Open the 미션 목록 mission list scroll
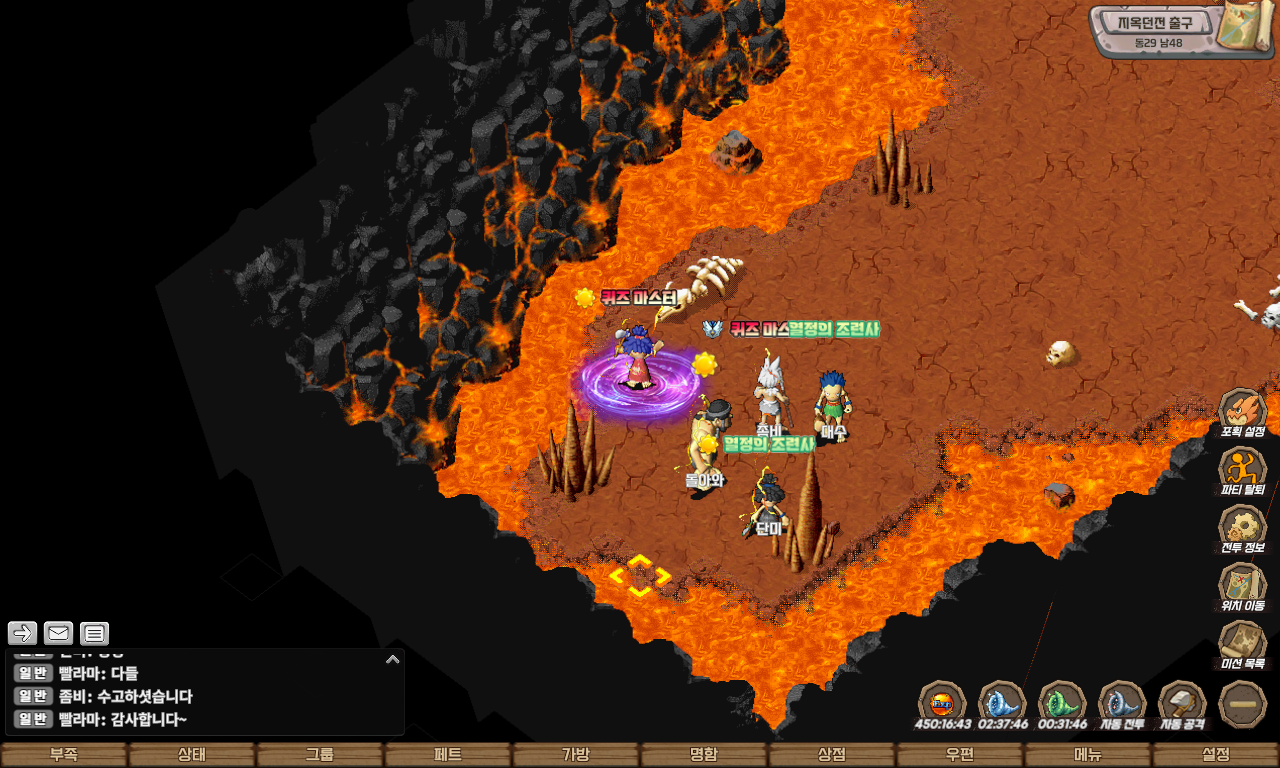The height and width of the screenshot is (768, 1280). (x=1243, y=643)
